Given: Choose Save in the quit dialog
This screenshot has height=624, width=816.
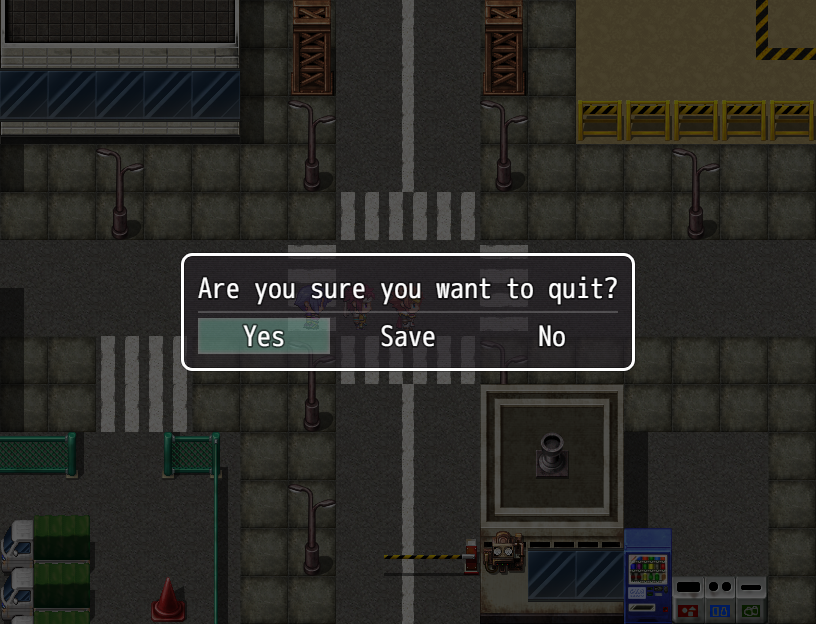Looking at the screenshot, I should click(407, 337).
